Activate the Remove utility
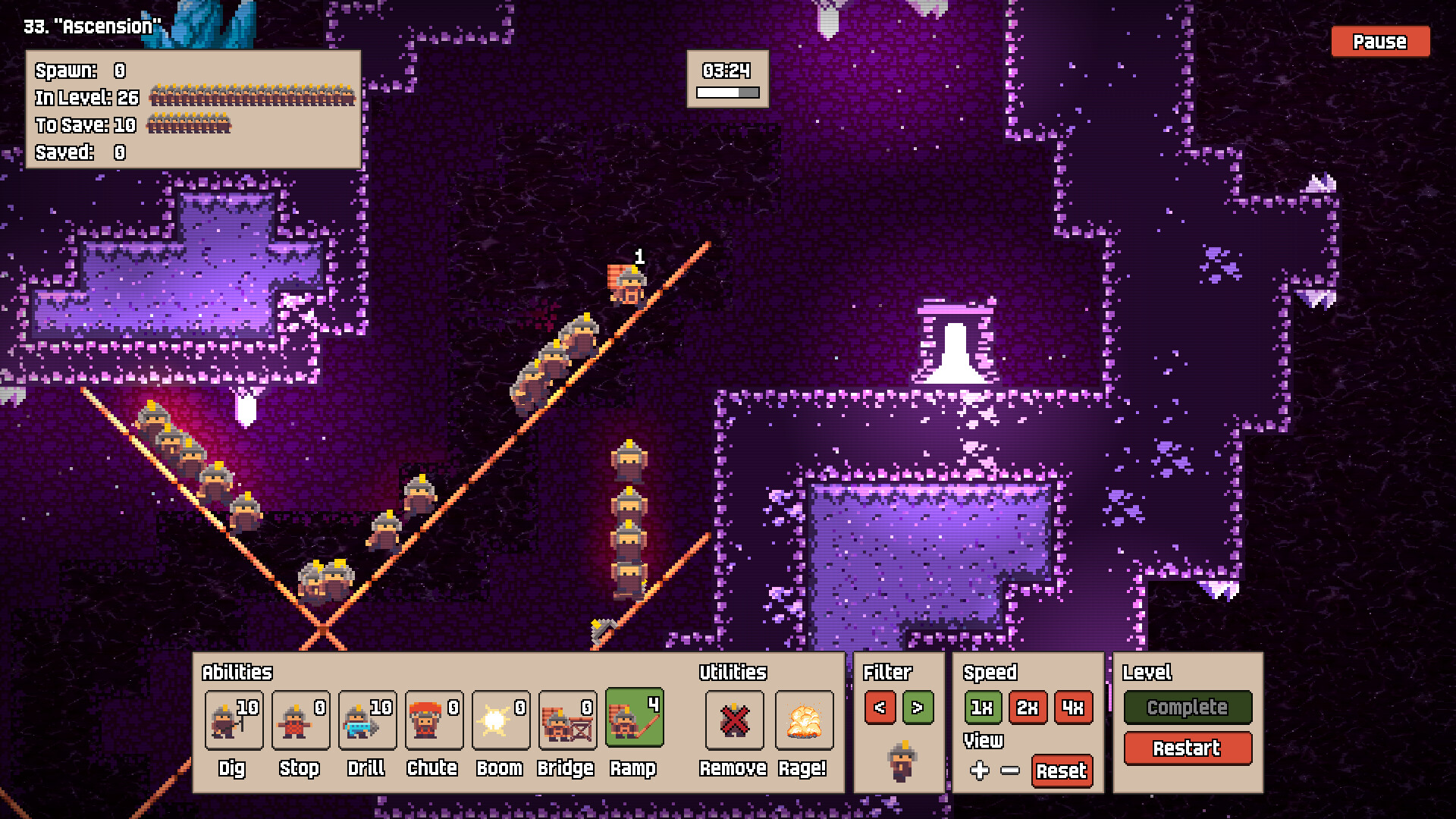The width and height of the screenshot is (1456, 819). (x=734, y=720)
